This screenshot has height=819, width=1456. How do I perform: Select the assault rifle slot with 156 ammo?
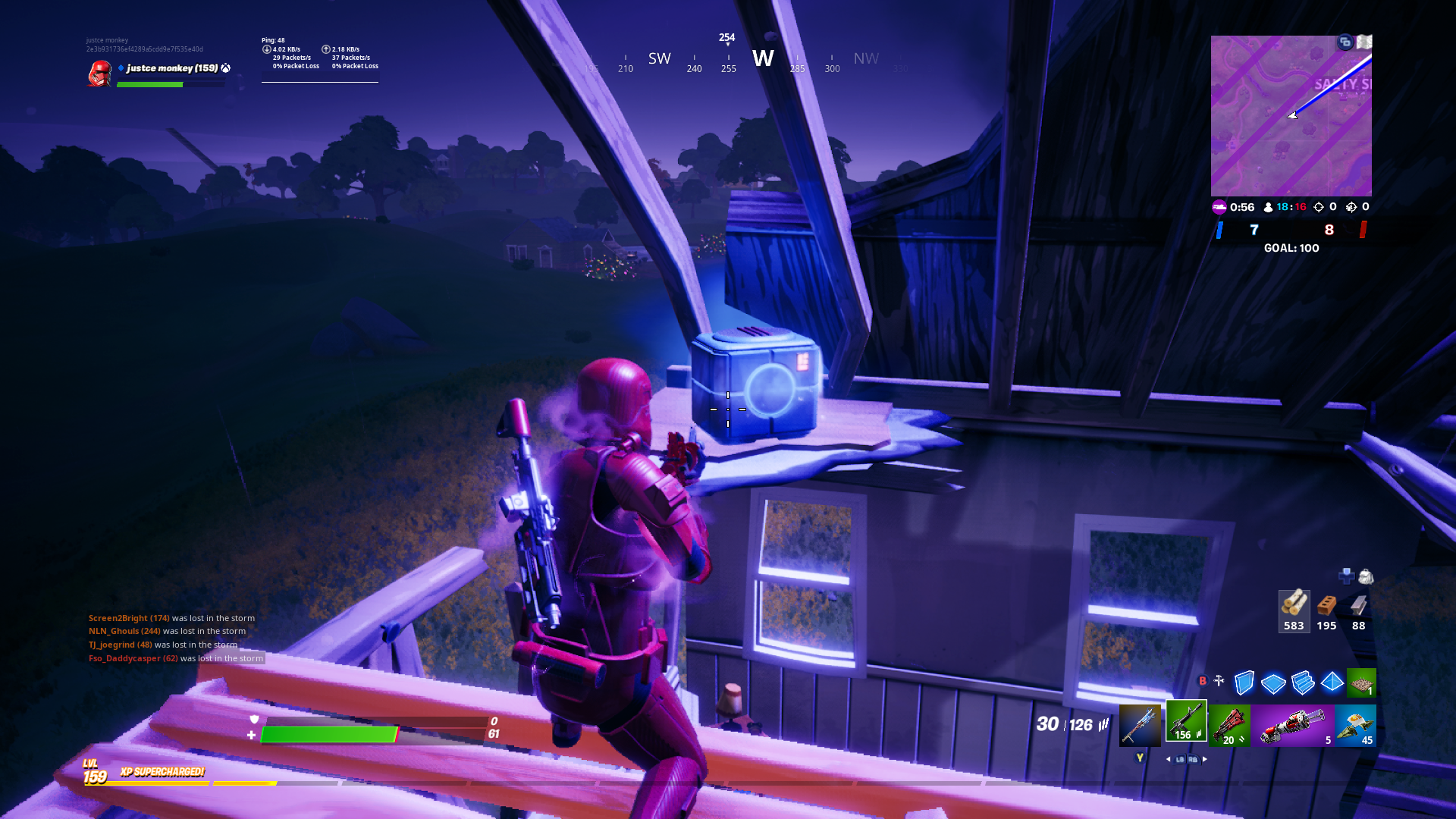click(x=1185, y=721)
